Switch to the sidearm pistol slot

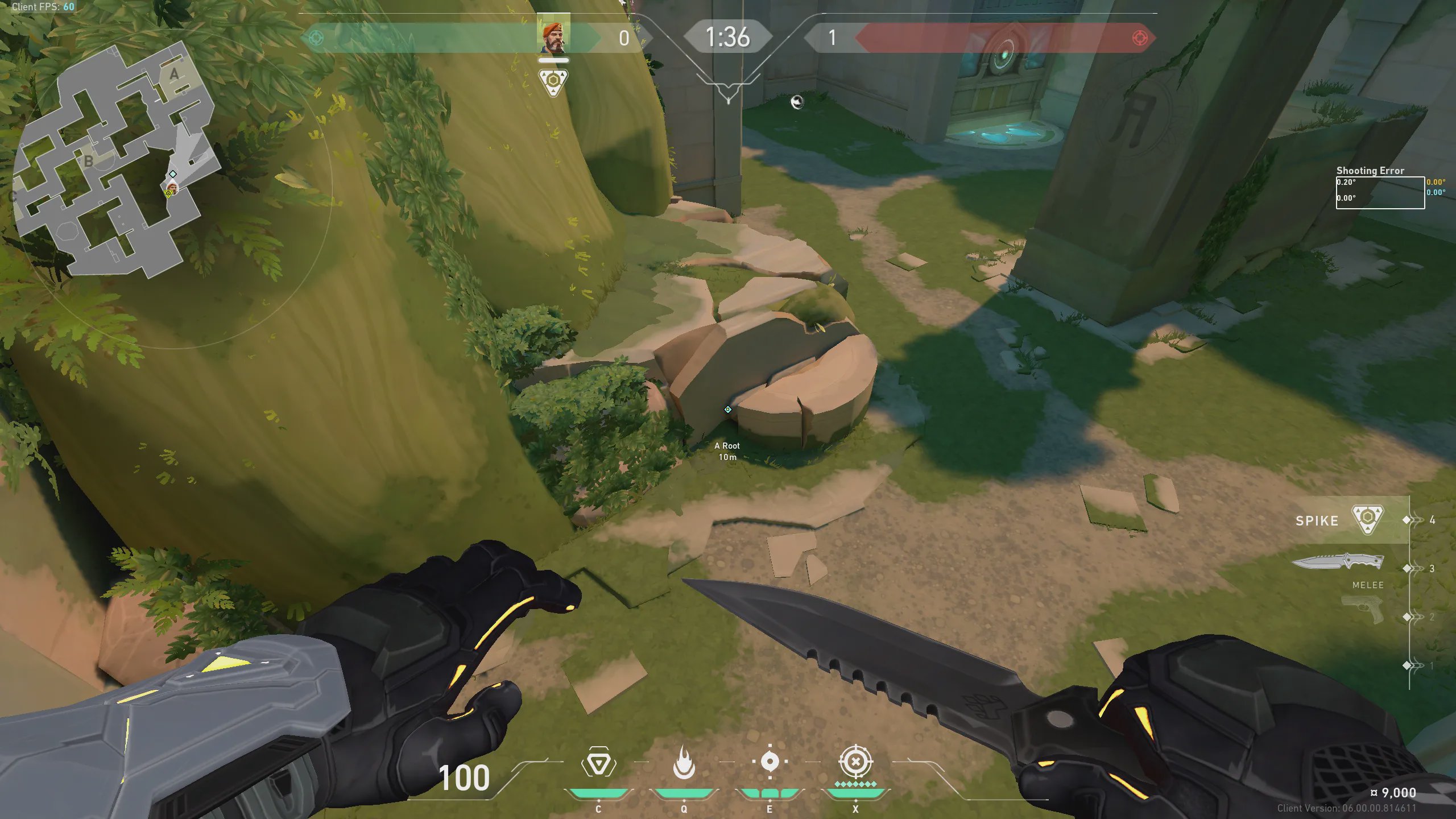1363,610
